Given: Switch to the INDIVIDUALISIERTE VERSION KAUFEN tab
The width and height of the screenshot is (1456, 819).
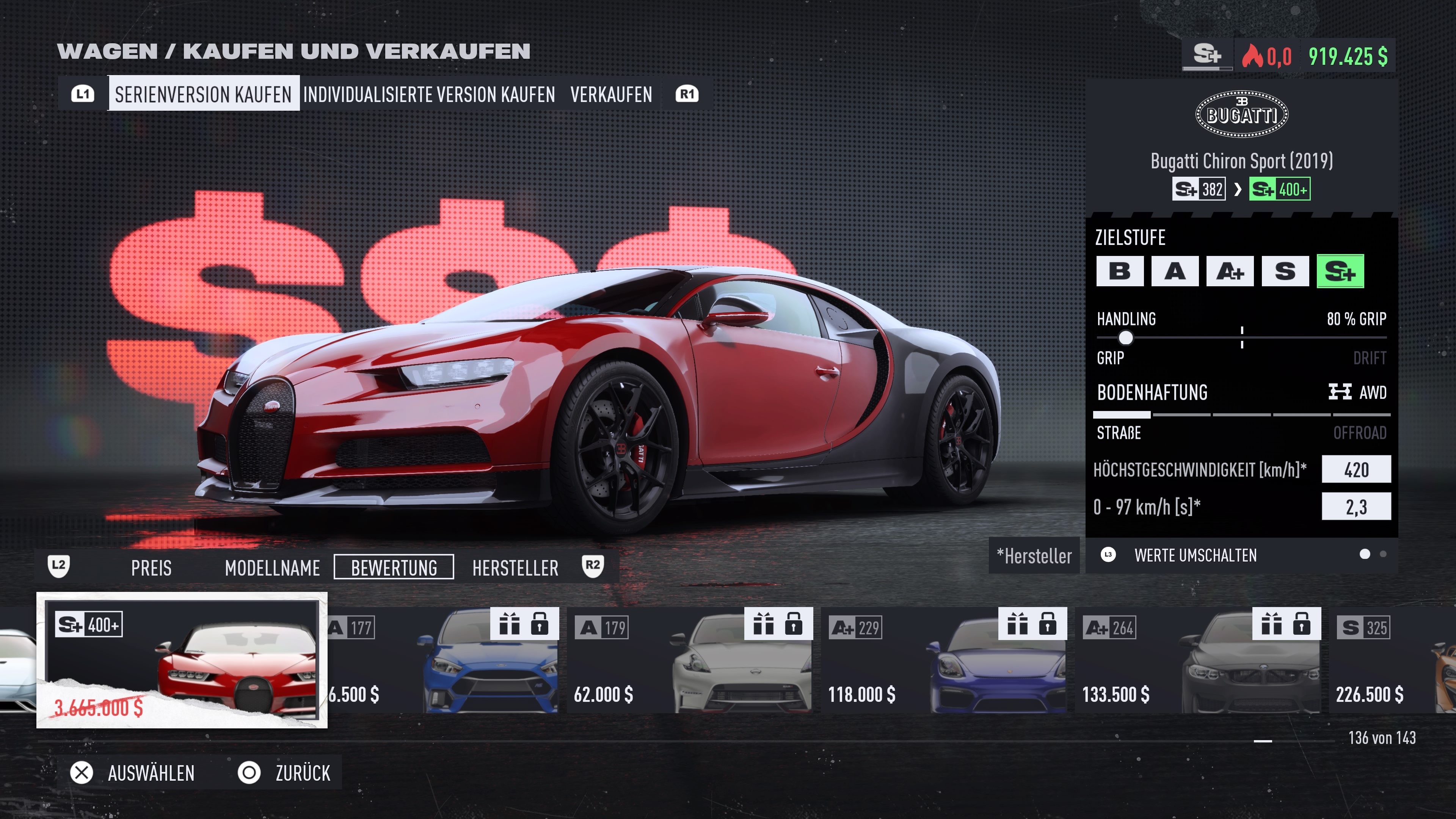Looking at the screenshot, I should pyautogui.click(x=429, y=94).
